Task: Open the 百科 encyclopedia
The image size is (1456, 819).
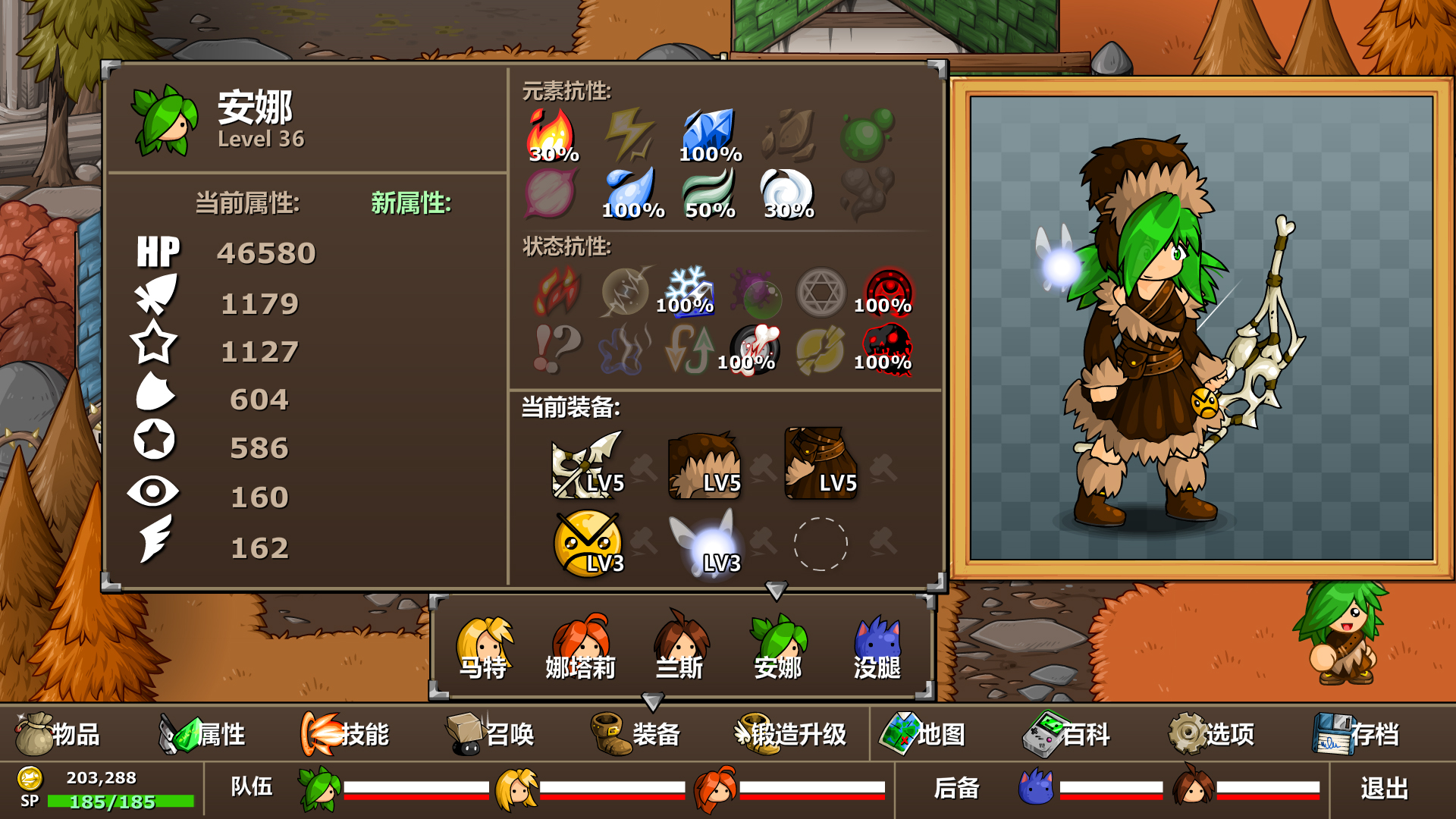Action: 1066,733
